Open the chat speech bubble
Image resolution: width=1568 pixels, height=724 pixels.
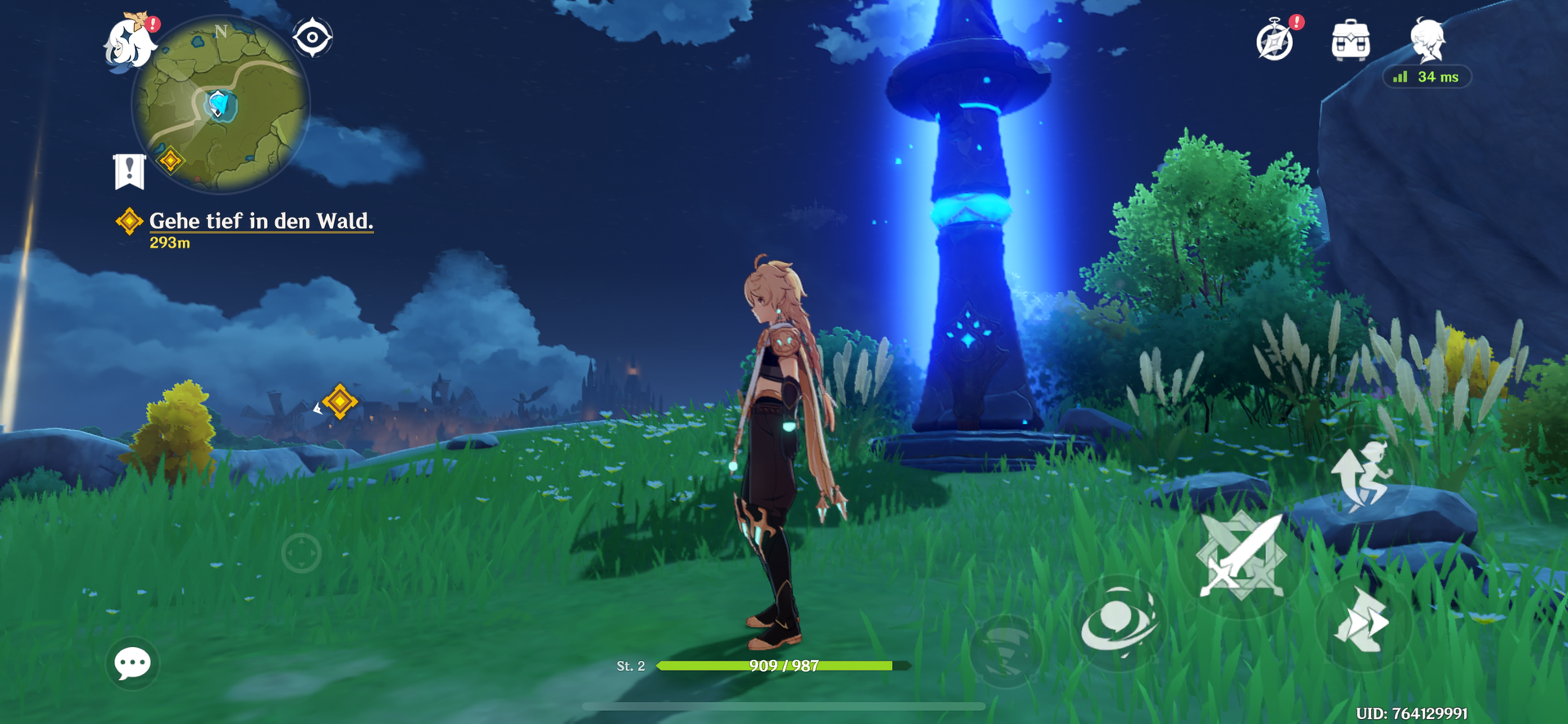pyautogui.click(x=132, y=663)
